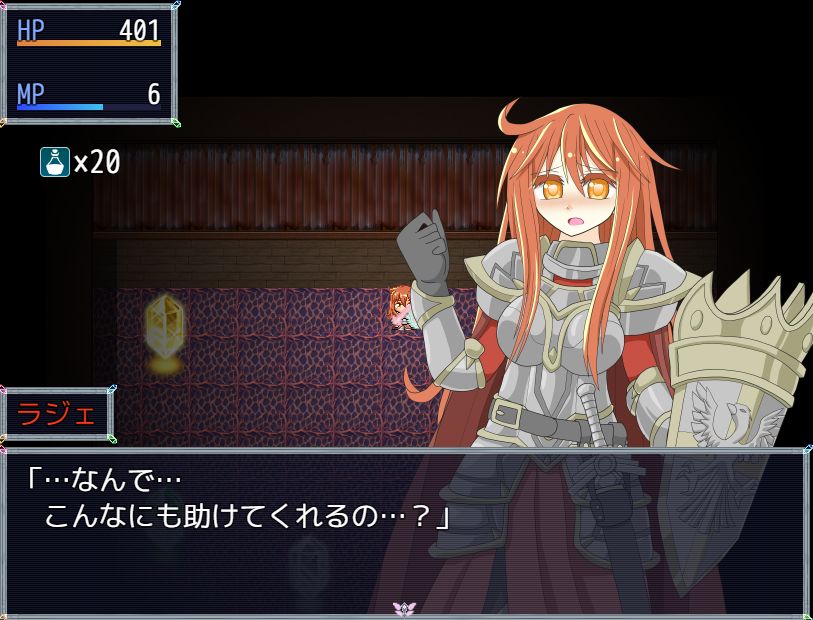This screenshot has height=620, width=813.
Task: Click the dialogue message window text
Action: [238, 498]
